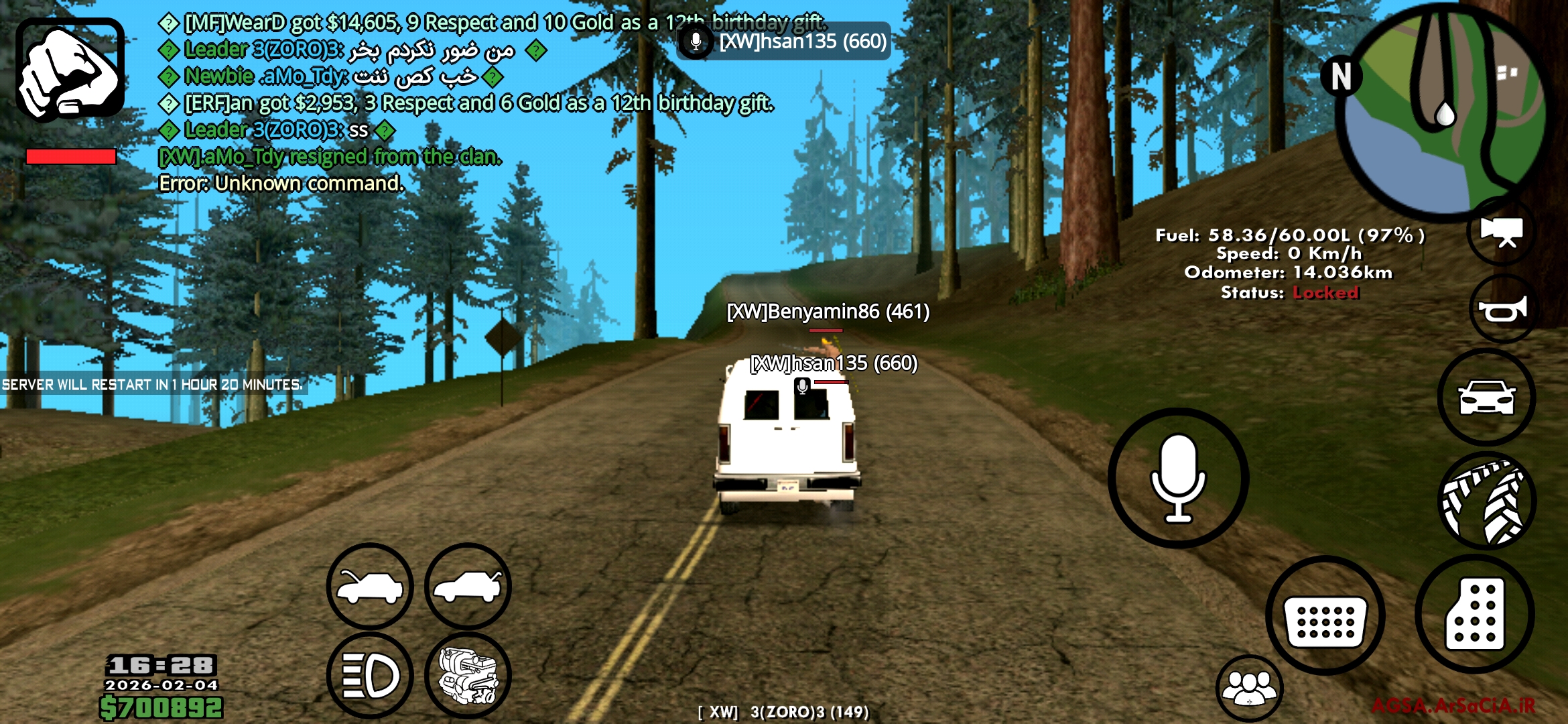
Task: Activate the tire tracks handbrake button
Action: [1486, 501]
